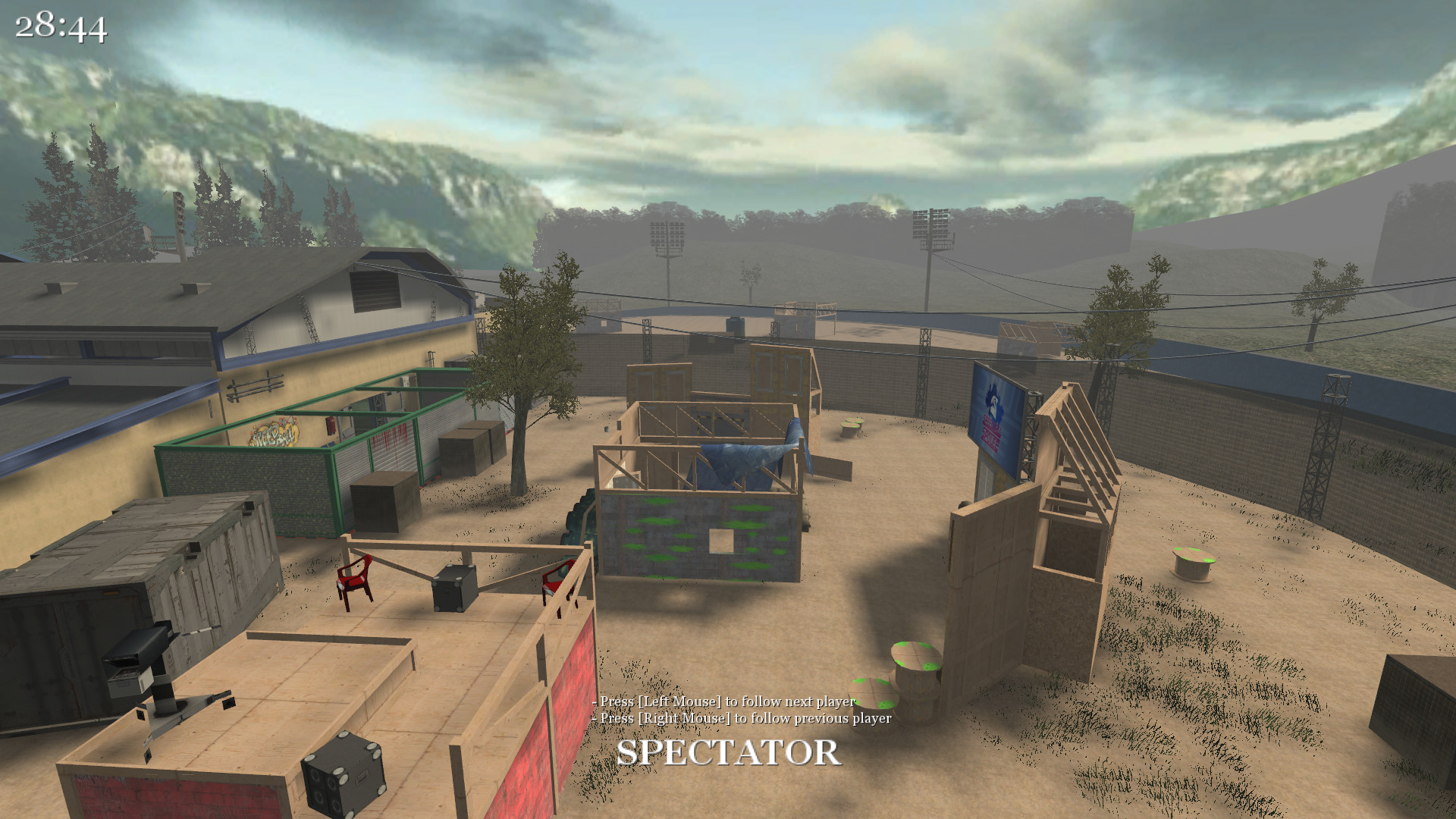Click the 28:44 match timer
1456x819 pixels.
61,29
